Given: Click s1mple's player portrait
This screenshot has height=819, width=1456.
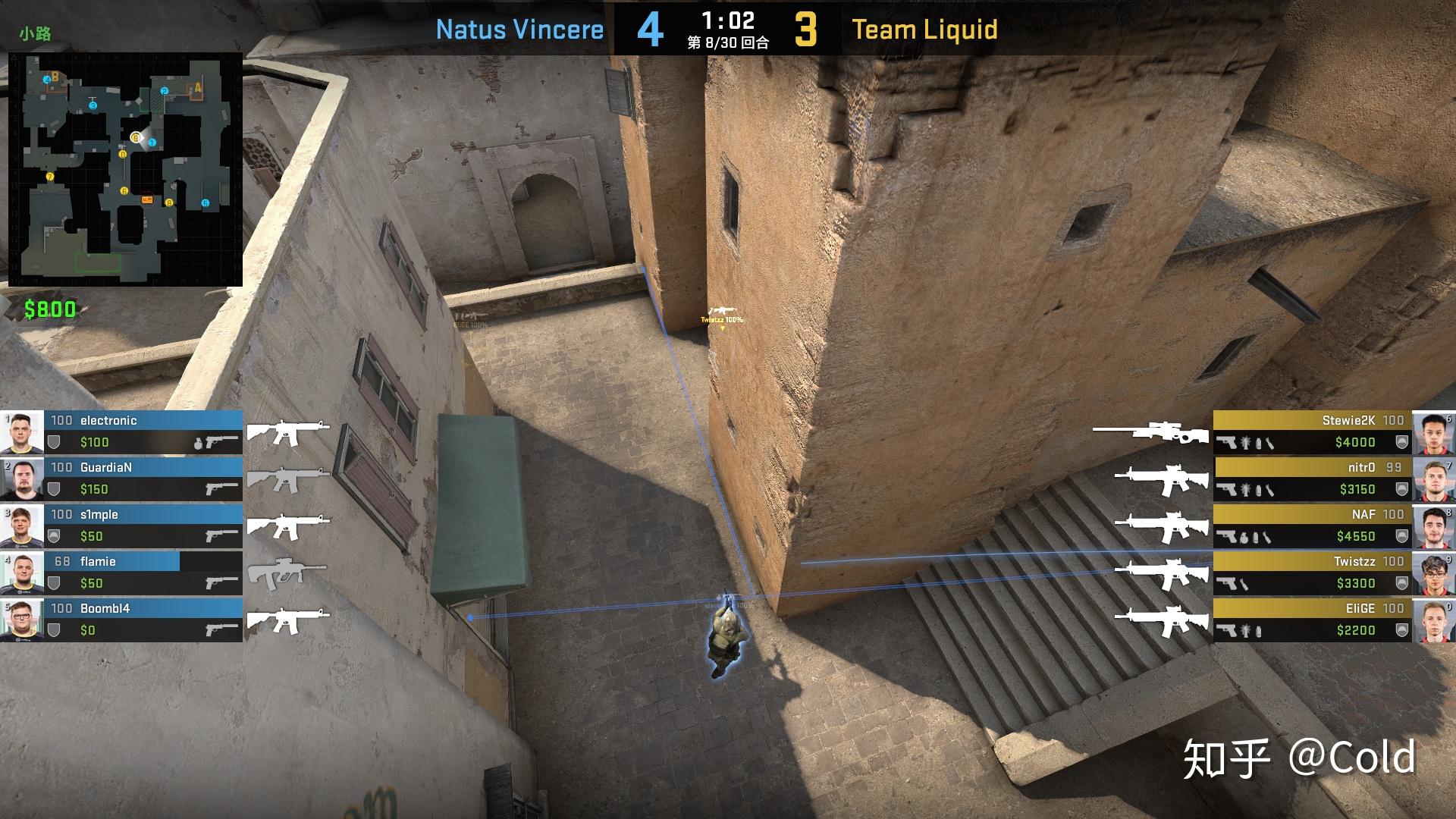Looking at the screenshot, I should (21, 526).
